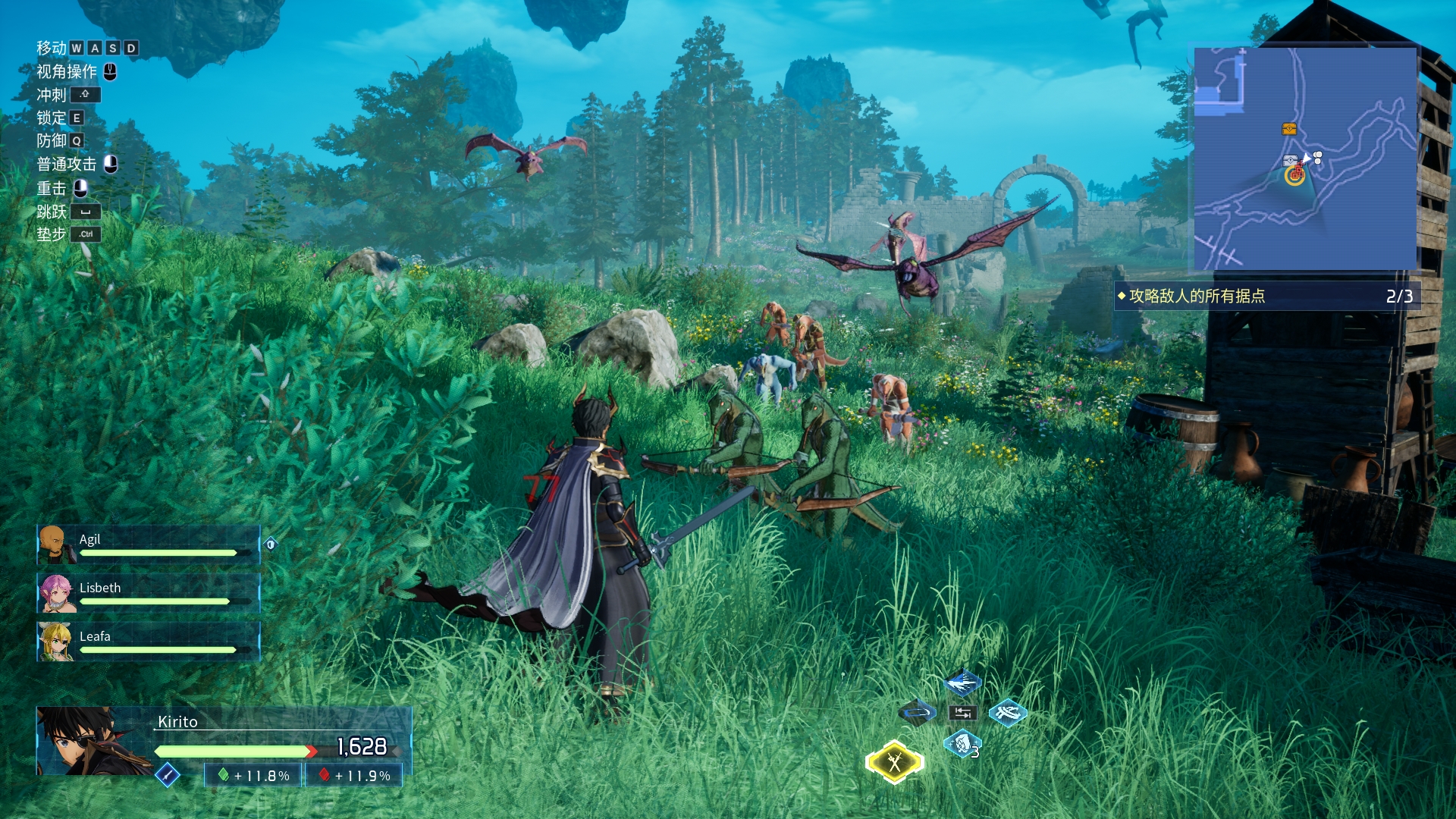Click the skill palette switch arrows
The height and width of the screenshot is (819, 1456).
click(x=962, y=713)
